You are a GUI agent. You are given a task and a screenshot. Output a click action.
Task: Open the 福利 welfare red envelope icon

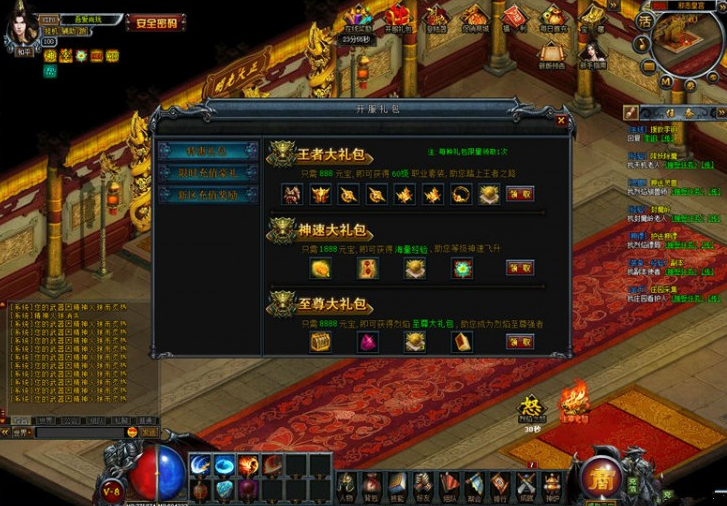coord(515,18)
